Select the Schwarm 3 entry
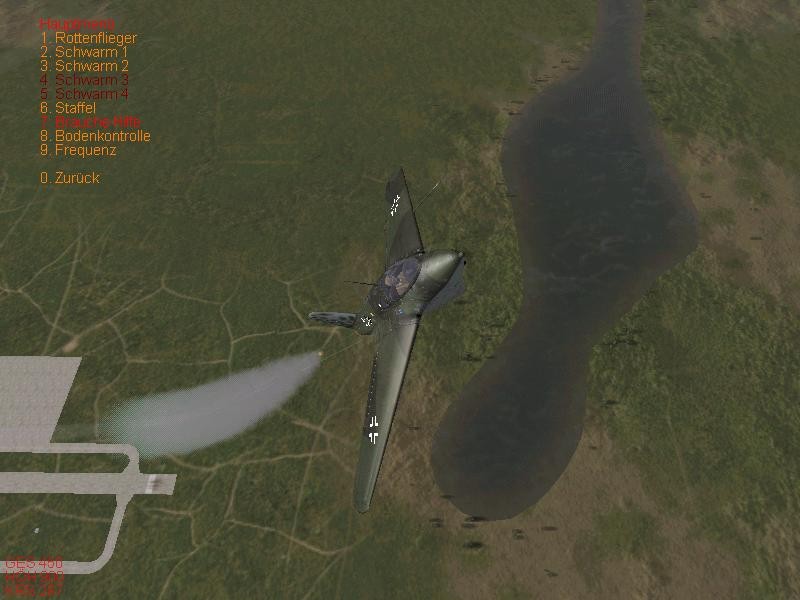 point(84,80)
